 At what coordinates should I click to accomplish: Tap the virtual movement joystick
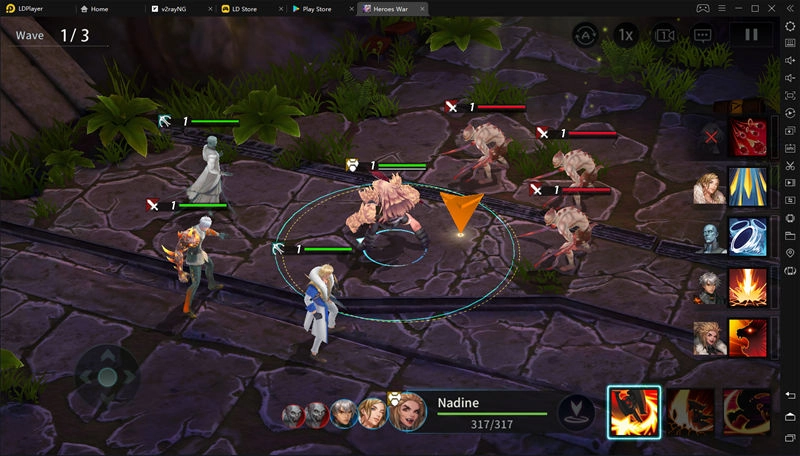(x=107, y=377)
